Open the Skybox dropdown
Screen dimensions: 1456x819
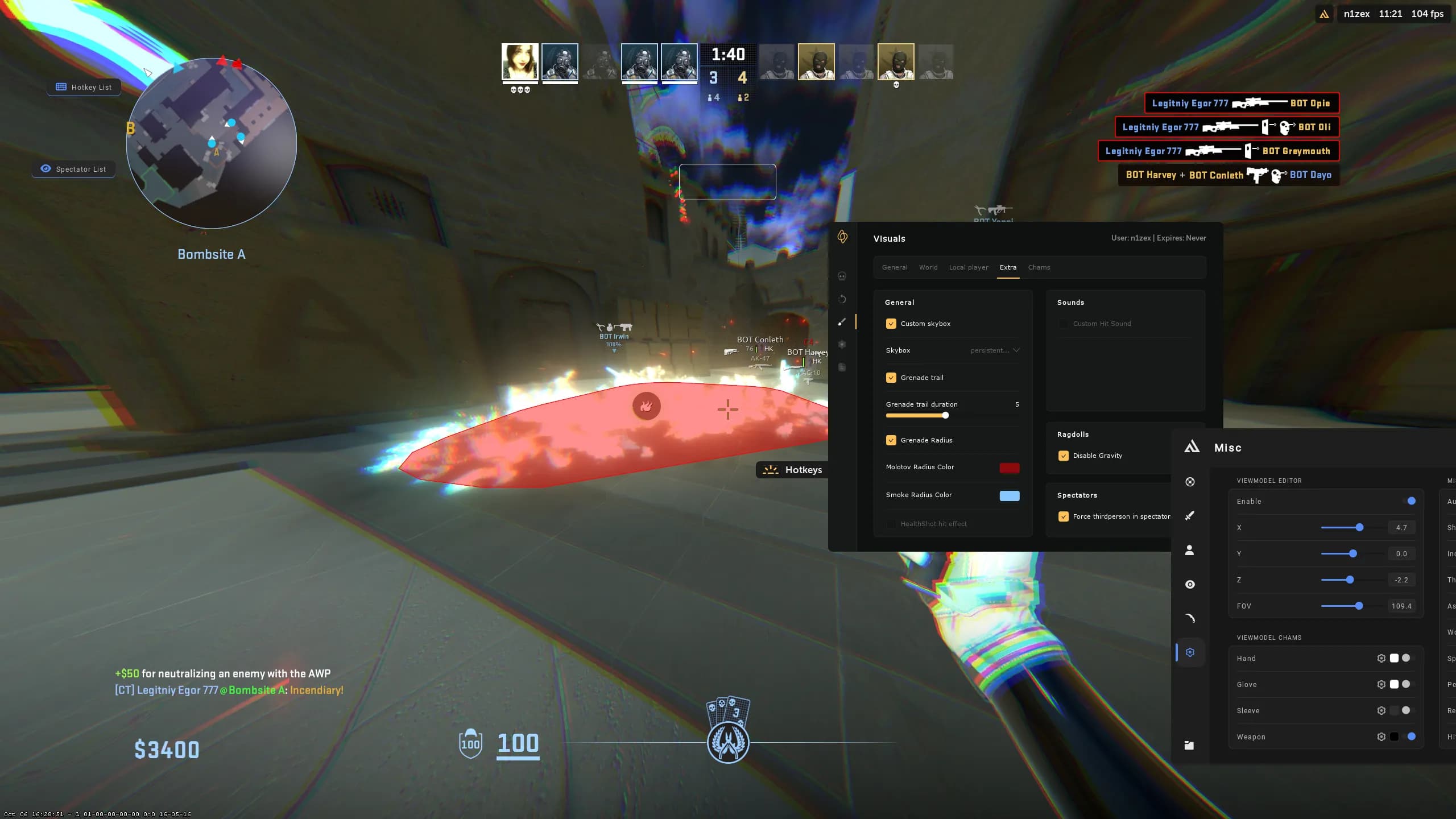(x=995, y=350)
